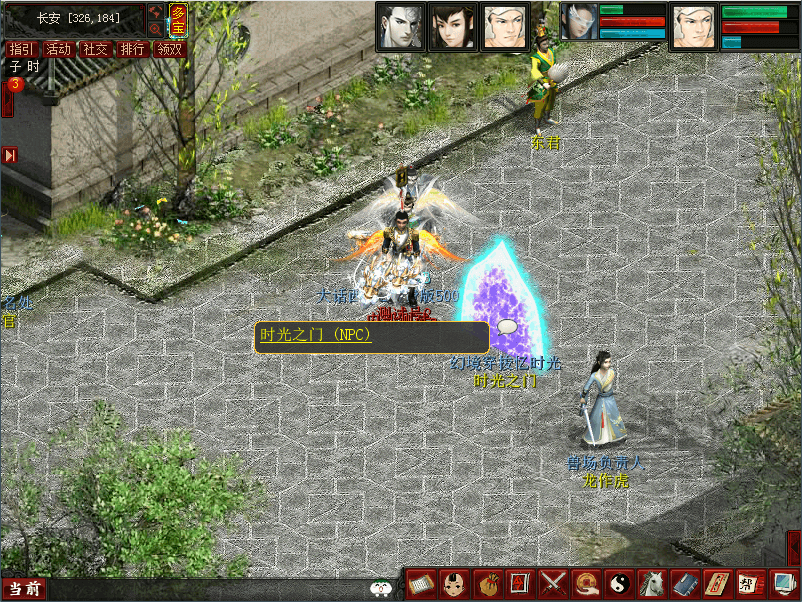The width and height of the screenshot is (802, 602).
Task: Open the 多宝 shop button
Action: click(x=178, y=20)
